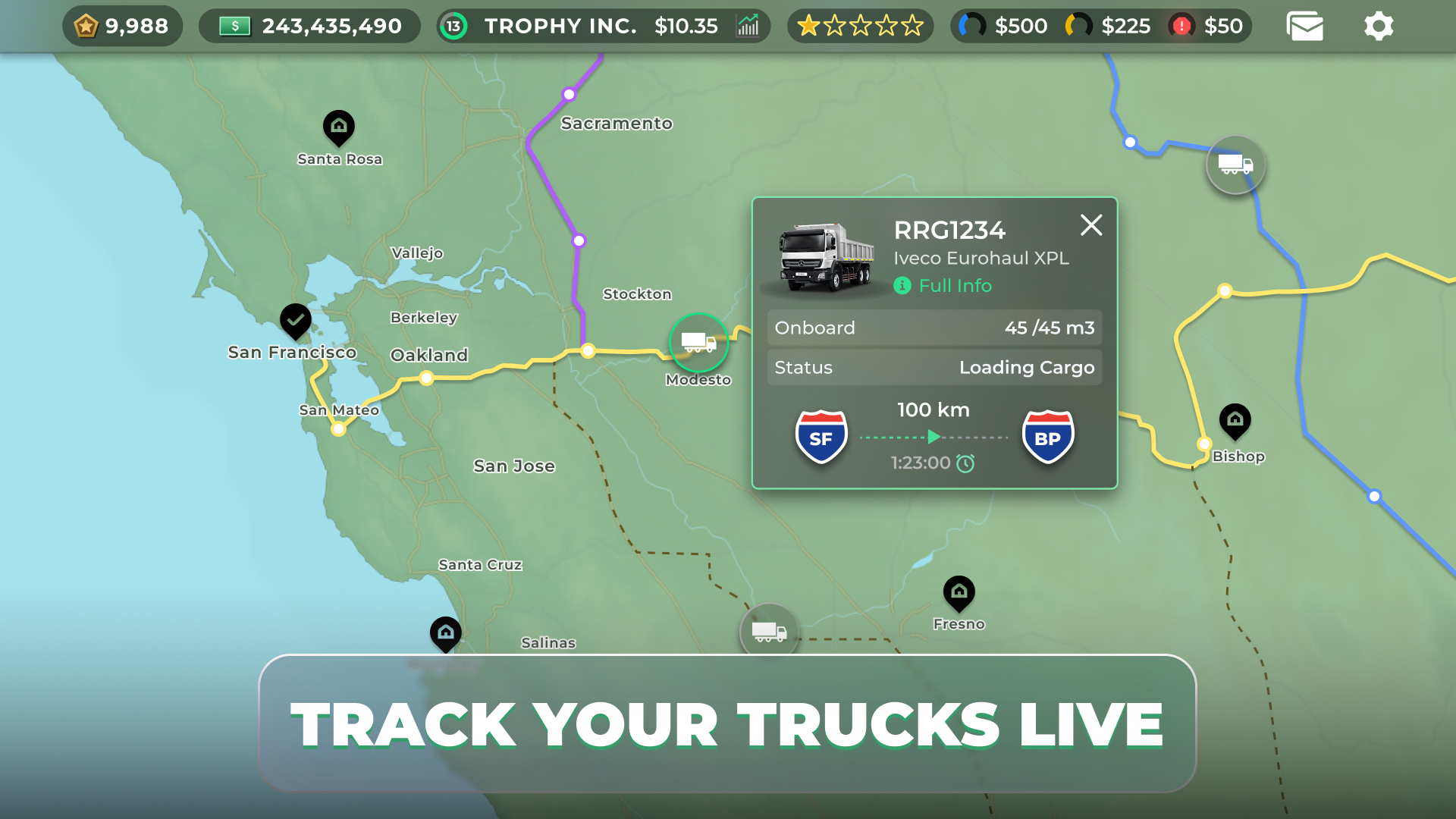Image resolution: width=1456 pixels, height=819 pixels.
Task: Open the Bishop depot marker
Action: click(x=1235, y=420)
